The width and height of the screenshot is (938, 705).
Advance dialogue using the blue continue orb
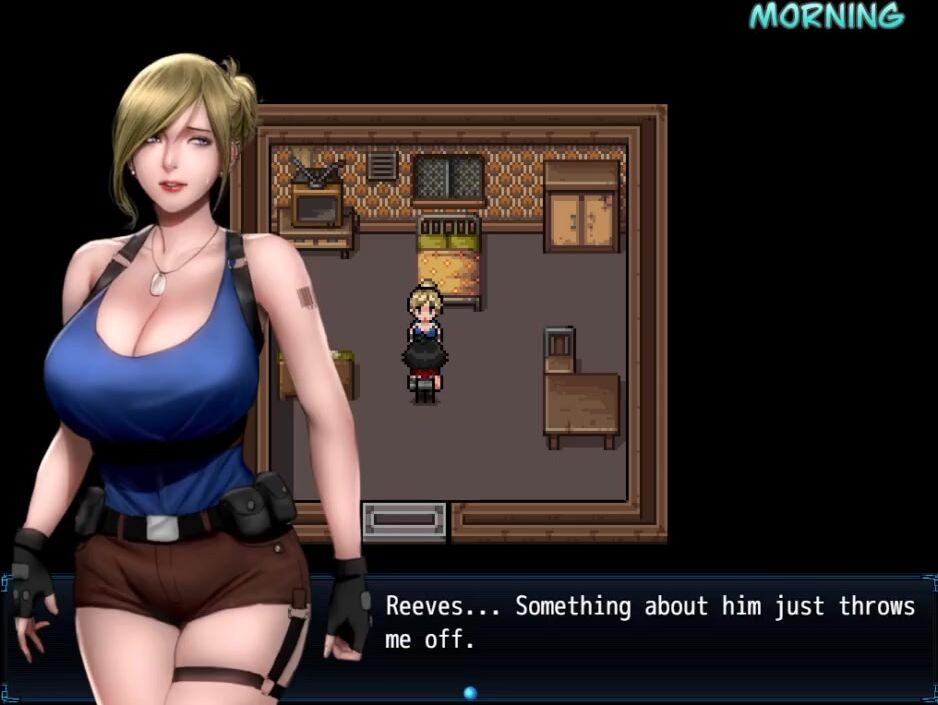click(470, 692)
